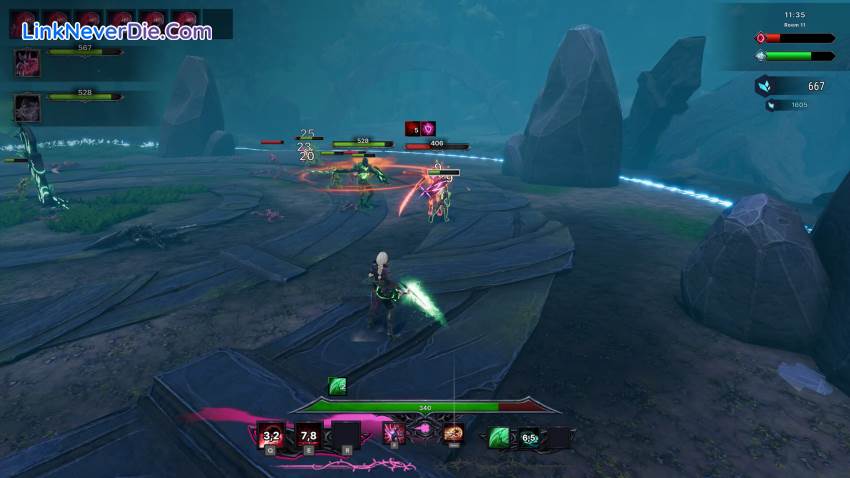This screenshot has width=850, height=478.
Task: Trigger the pink slash ability icon
Action: (x=394, y=434)
